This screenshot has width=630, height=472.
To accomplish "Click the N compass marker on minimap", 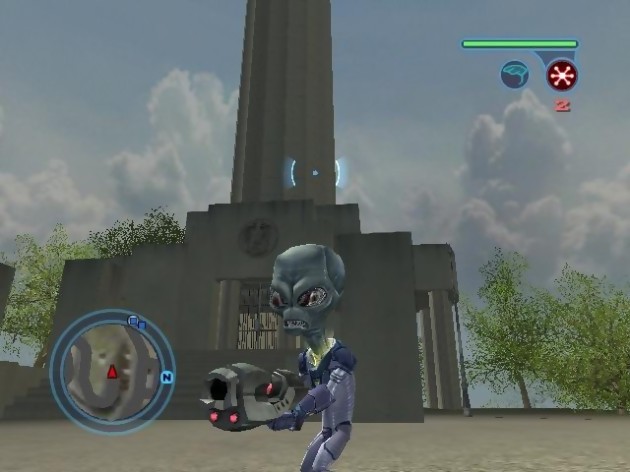I will pos(167,378).
